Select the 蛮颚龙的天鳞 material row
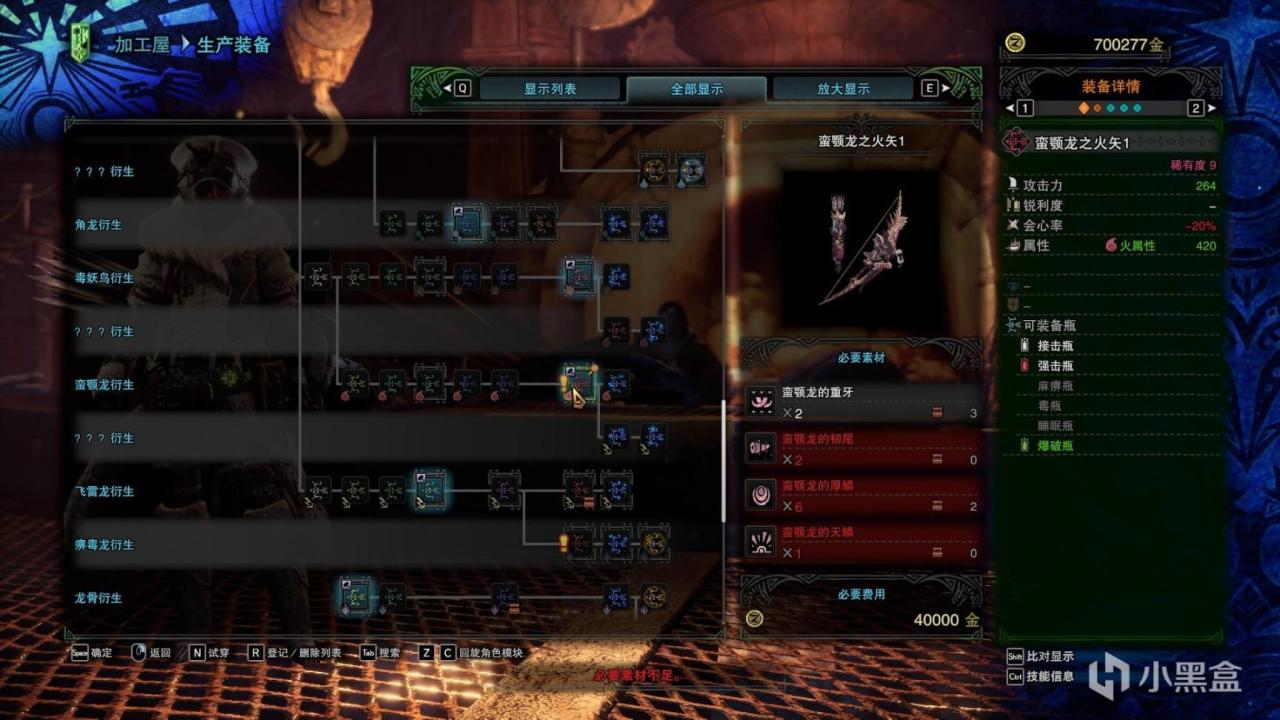 coord(860,542)
